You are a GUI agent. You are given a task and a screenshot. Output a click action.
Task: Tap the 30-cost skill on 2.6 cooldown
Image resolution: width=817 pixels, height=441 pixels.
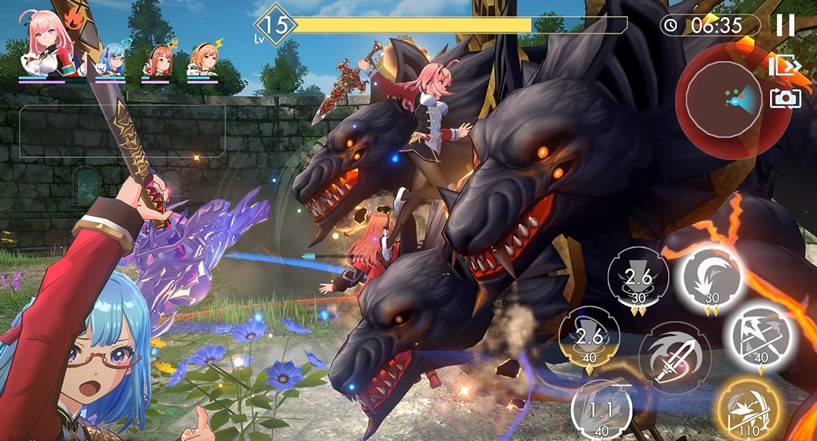click(638, 278)
